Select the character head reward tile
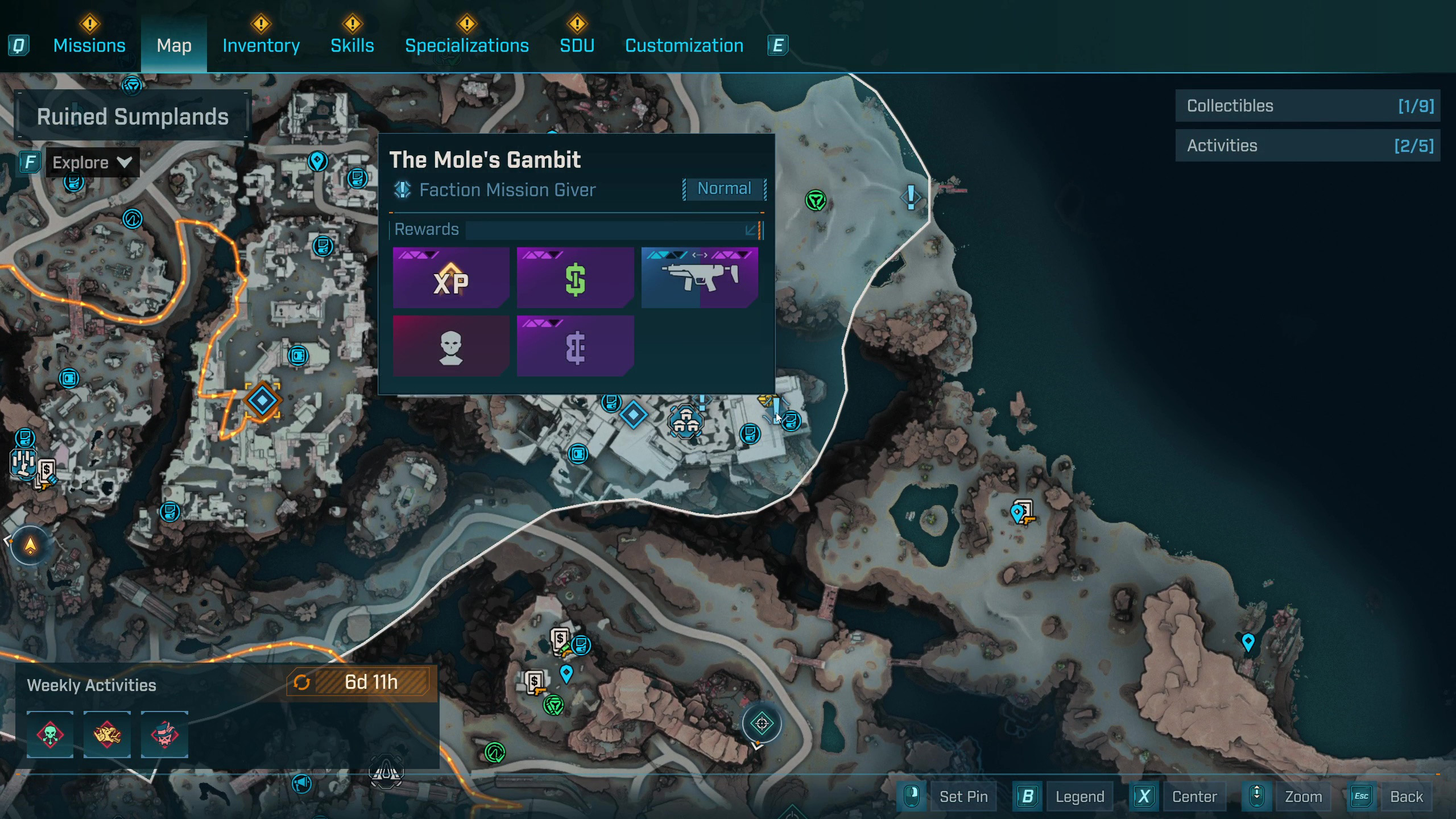The height and width of the screenshot is (819, 1456). point(450,346)
